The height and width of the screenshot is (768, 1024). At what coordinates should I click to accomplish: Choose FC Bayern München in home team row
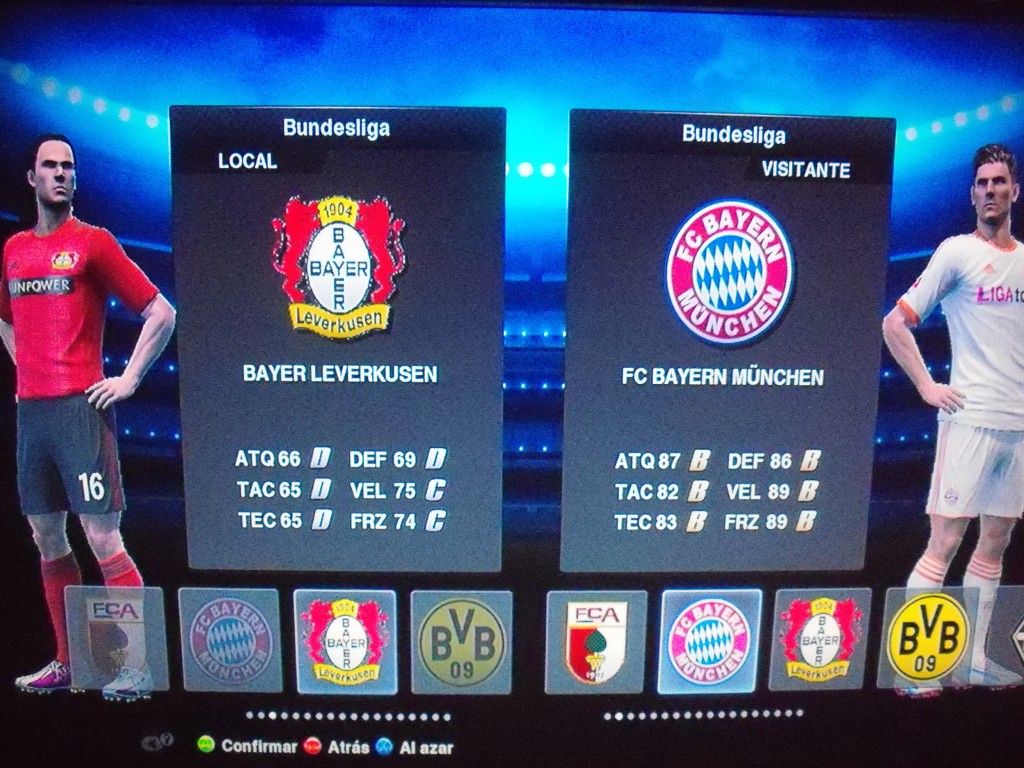[x=230, y=640]
